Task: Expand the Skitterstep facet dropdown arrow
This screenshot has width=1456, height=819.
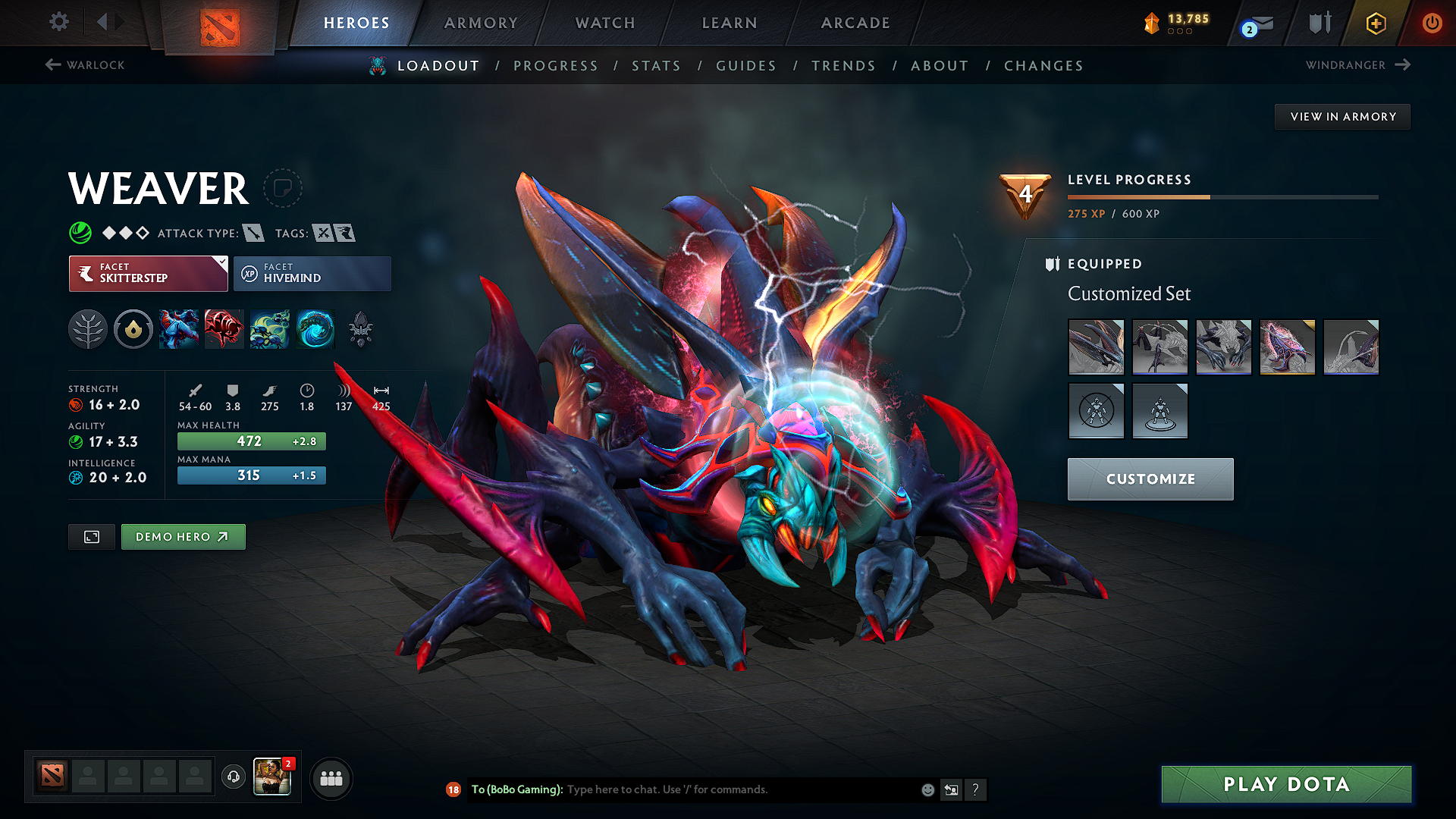Action: (221, 263)
